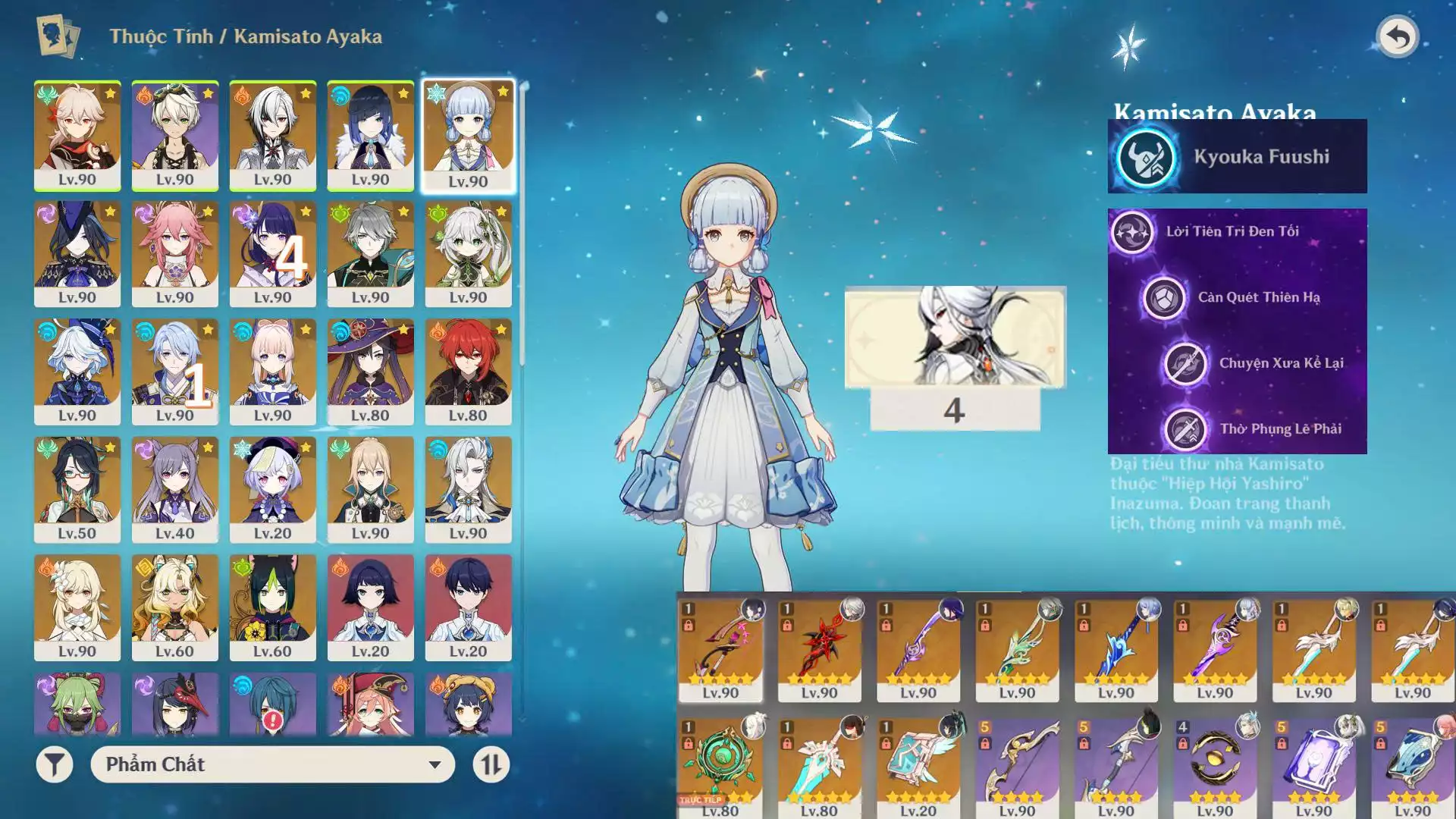This screenshot has height=819, width=1456.
Task: Open the character profile cards icon
Action: 58,36
